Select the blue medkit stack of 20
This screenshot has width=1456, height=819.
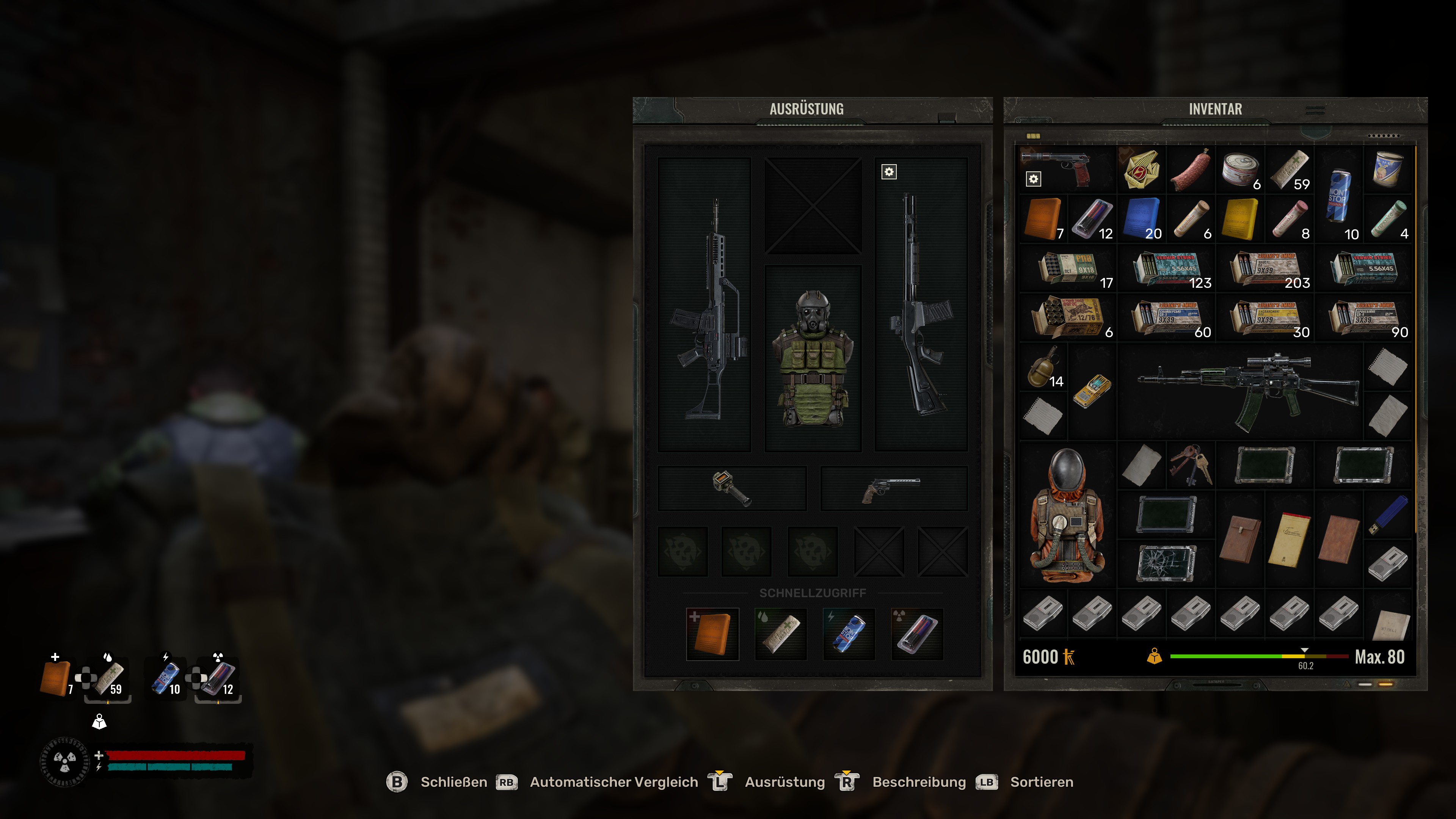click(1142, 219)
